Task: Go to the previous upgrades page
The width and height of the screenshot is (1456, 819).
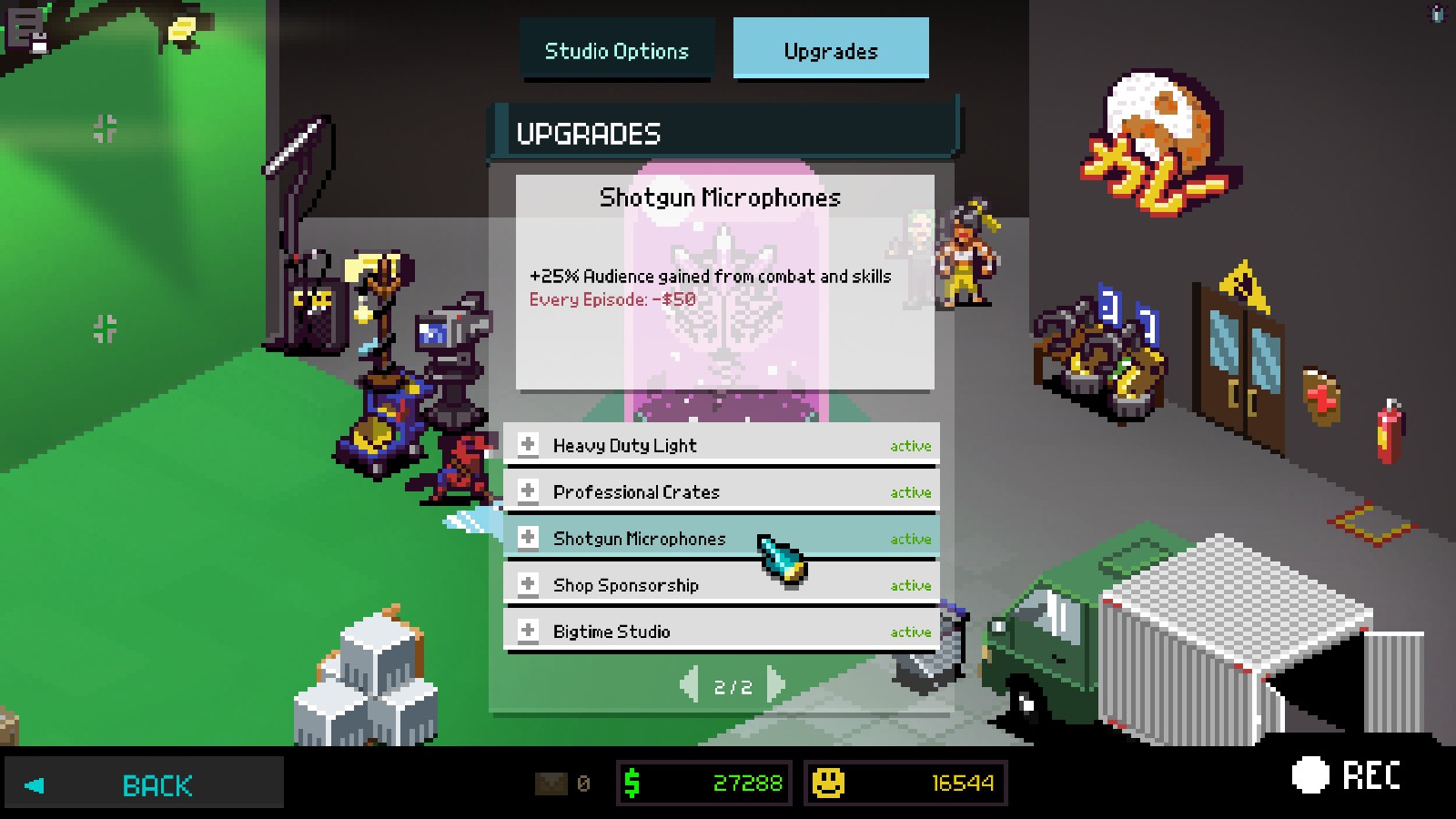Action: 690,686
